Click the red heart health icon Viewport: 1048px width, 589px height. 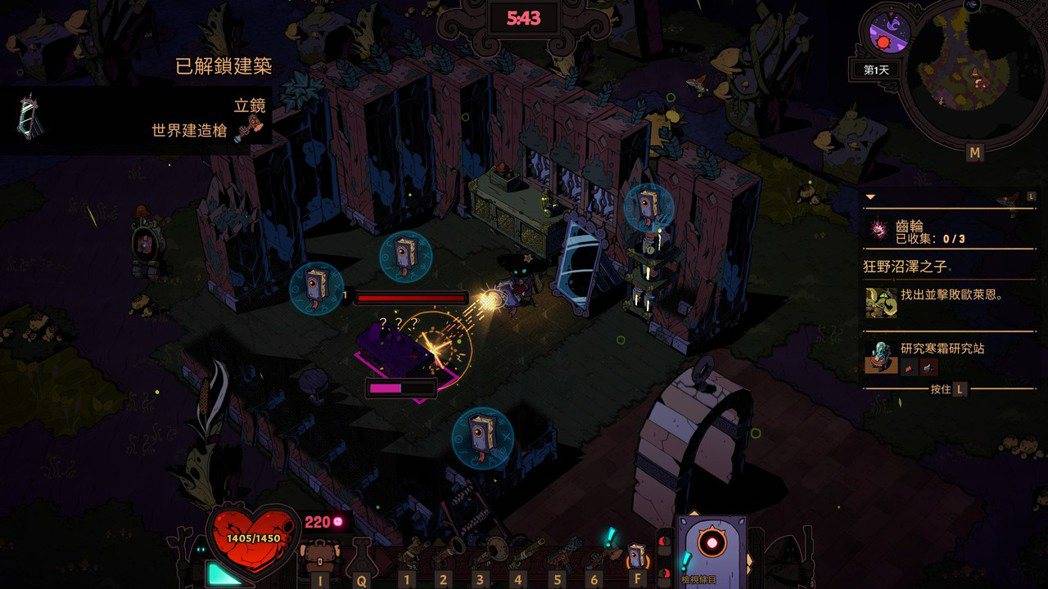(x=253, y=540)
